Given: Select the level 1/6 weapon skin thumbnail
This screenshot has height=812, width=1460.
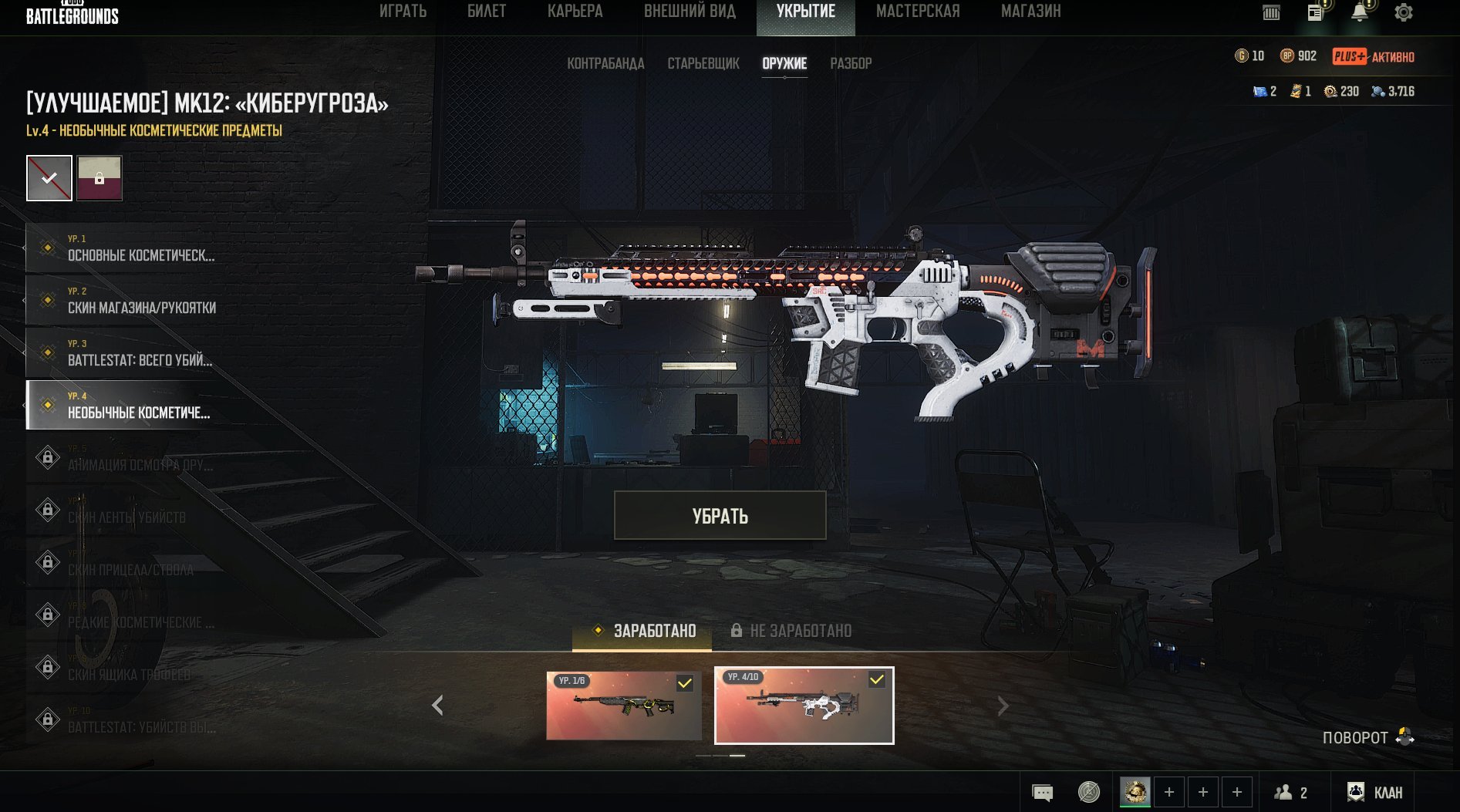Looking at the screenshot, I should (623, 706).
